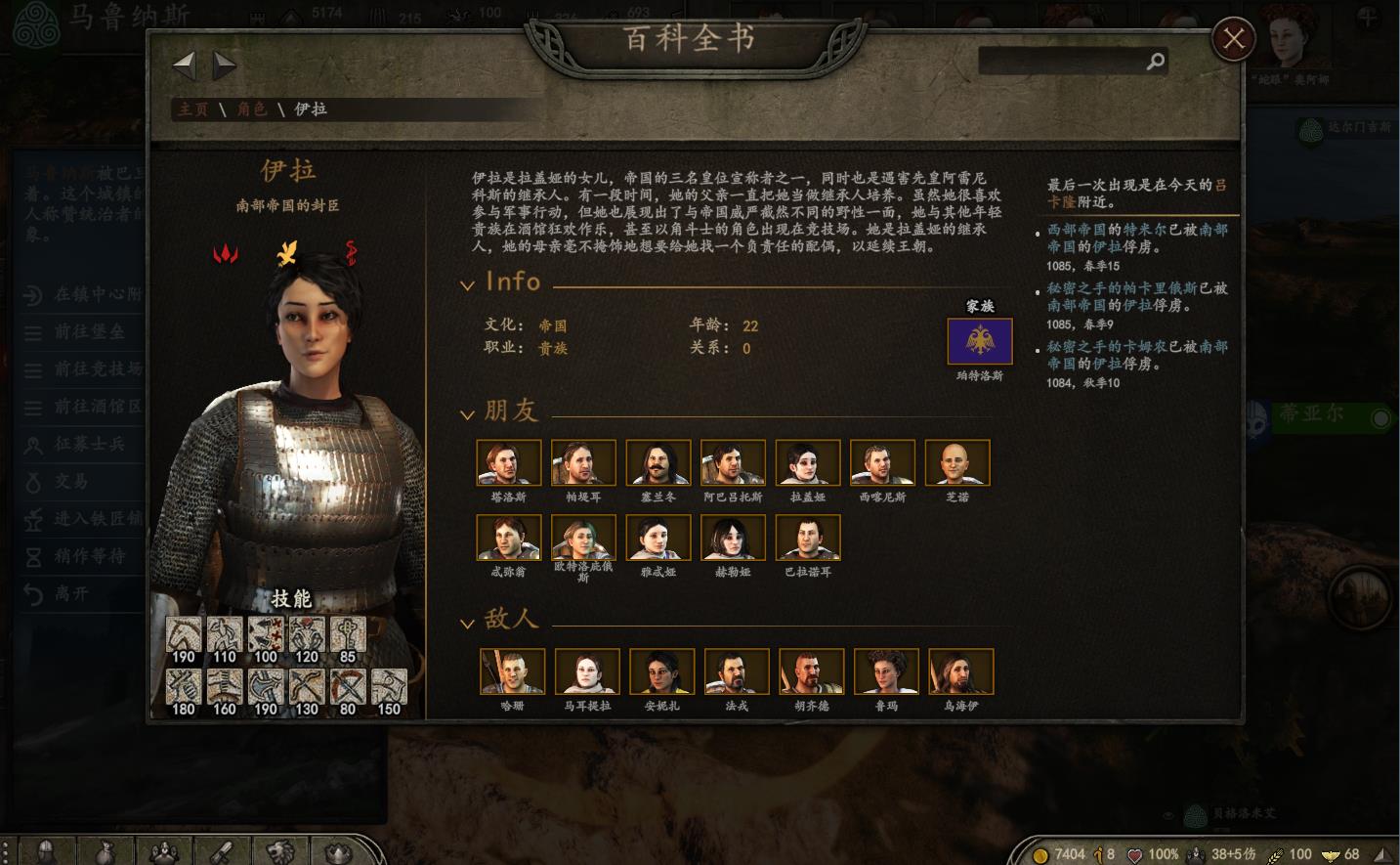The image size is (1400, 865).
Task: Collapse the 朋友 friends section
Action: [x=468, y=412]
